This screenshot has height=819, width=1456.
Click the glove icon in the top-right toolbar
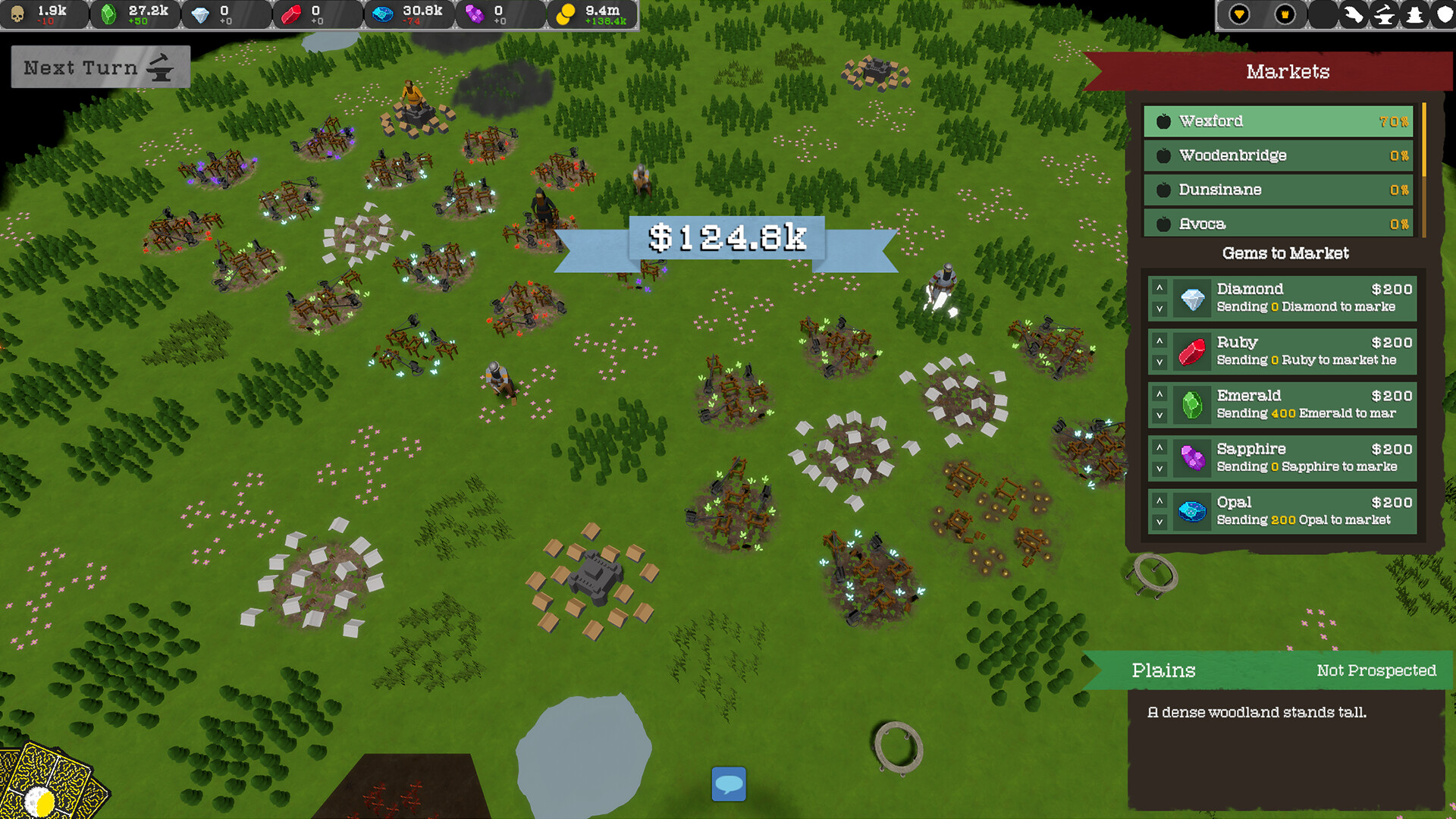(1354, 14)
